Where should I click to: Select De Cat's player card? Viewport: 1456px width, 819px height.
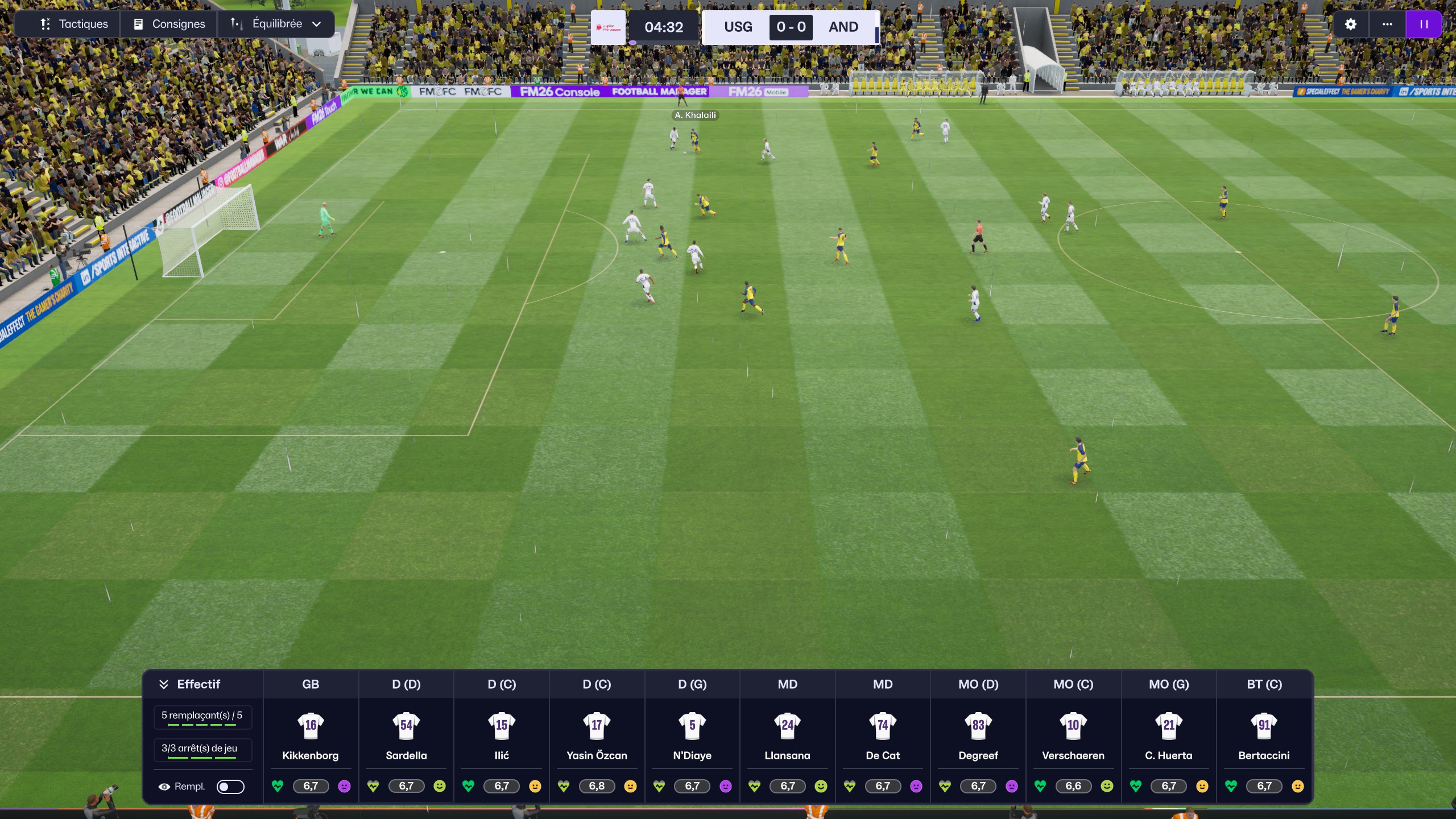(x=883, y=737)
